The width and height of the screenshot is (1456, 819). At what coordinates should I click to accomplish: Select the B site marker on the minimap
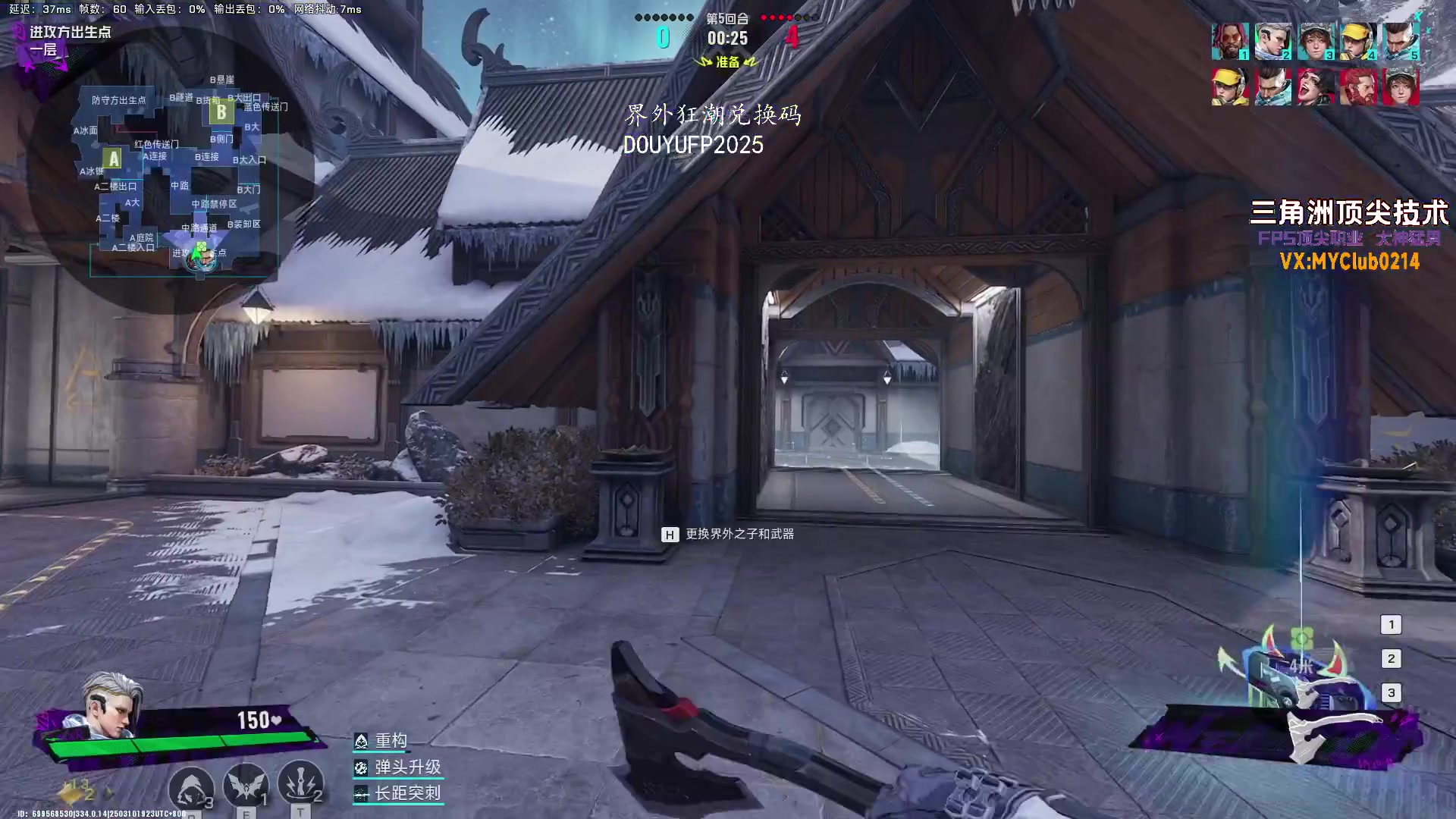tap(221, 113)
